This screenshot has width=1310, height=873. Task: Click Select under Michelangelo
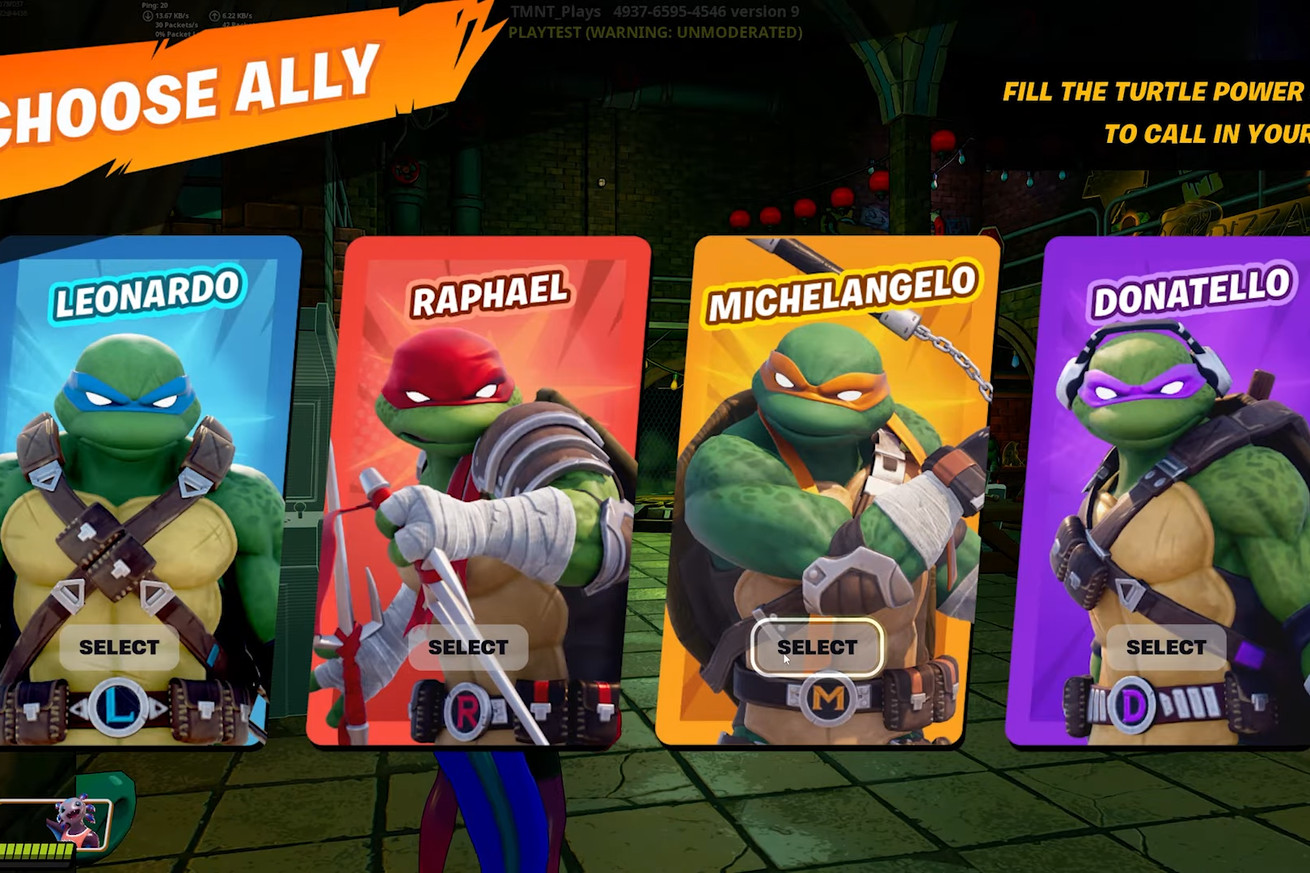tap(817, 647)
